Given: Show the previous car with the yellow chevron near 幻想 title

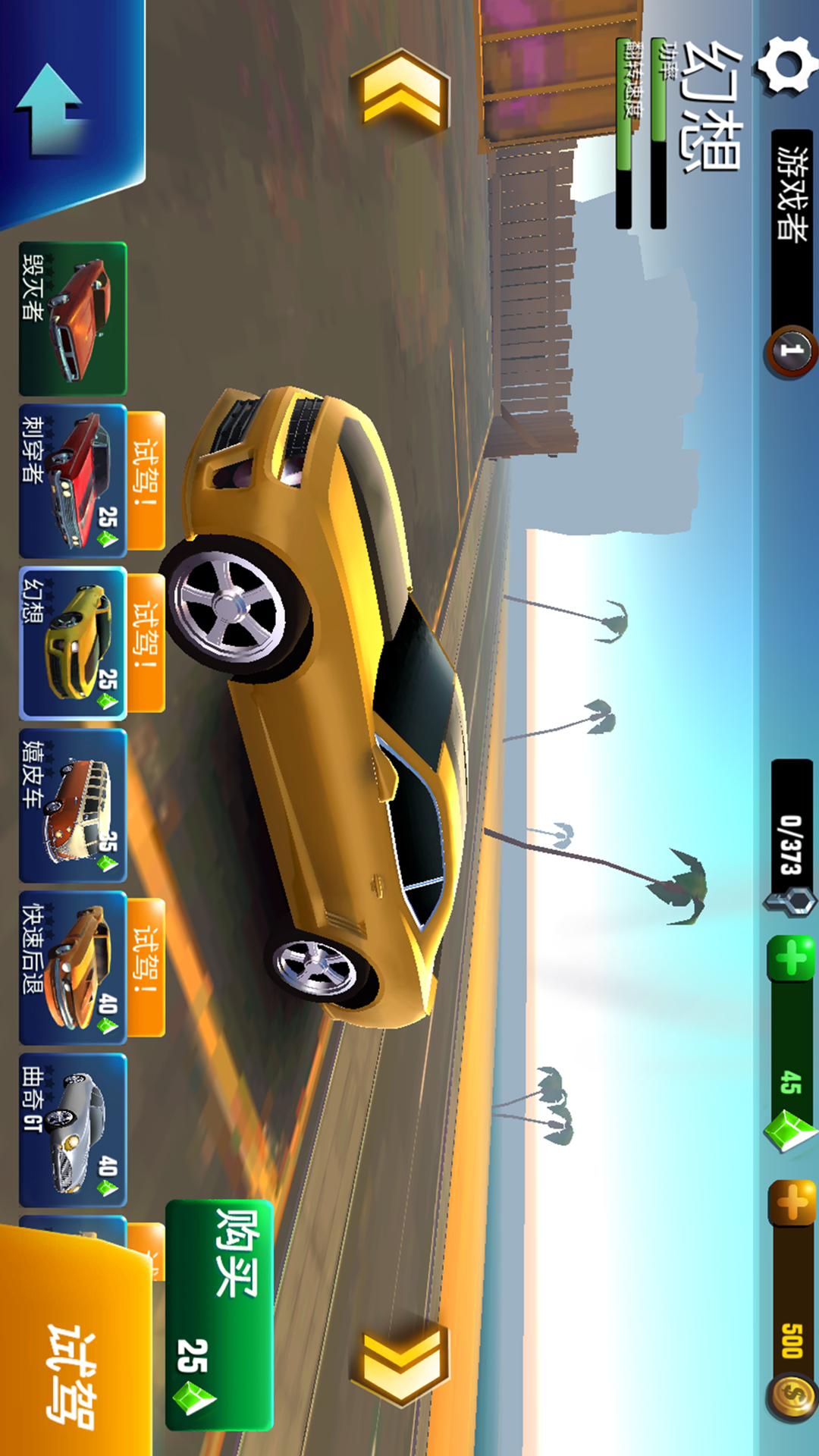Looking at the screenshot, I should pyautogui.click(x=401, y=93).
